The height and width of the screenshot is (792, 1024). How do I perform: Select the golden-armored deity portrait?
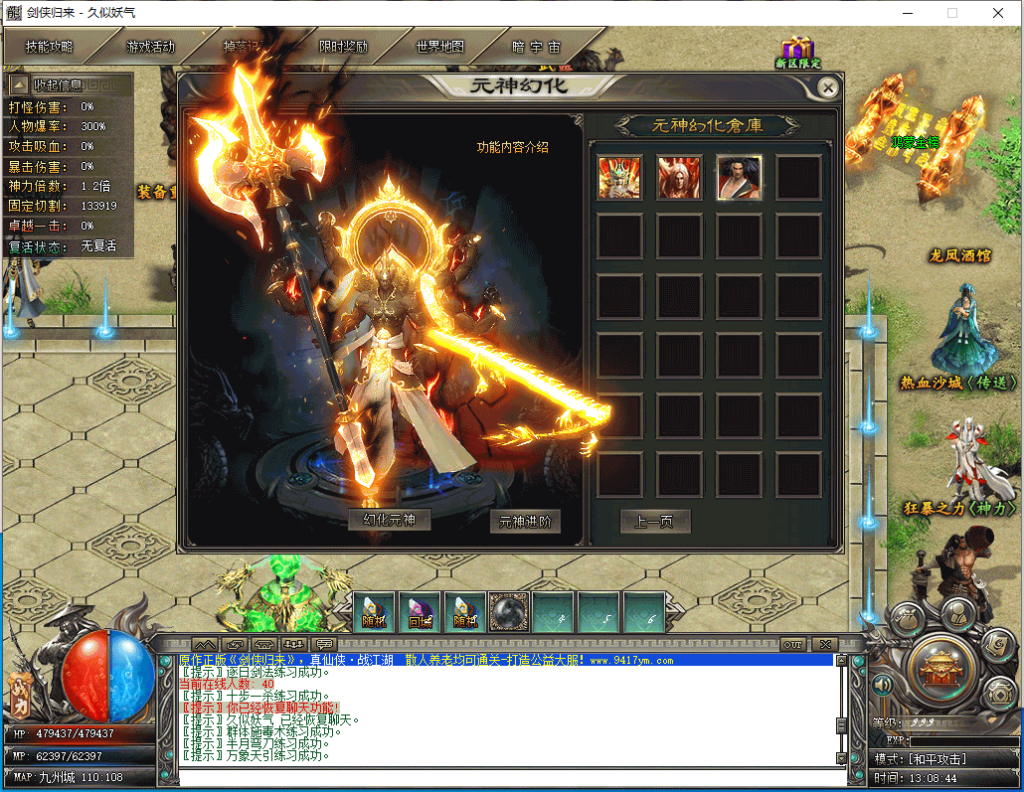619,177
